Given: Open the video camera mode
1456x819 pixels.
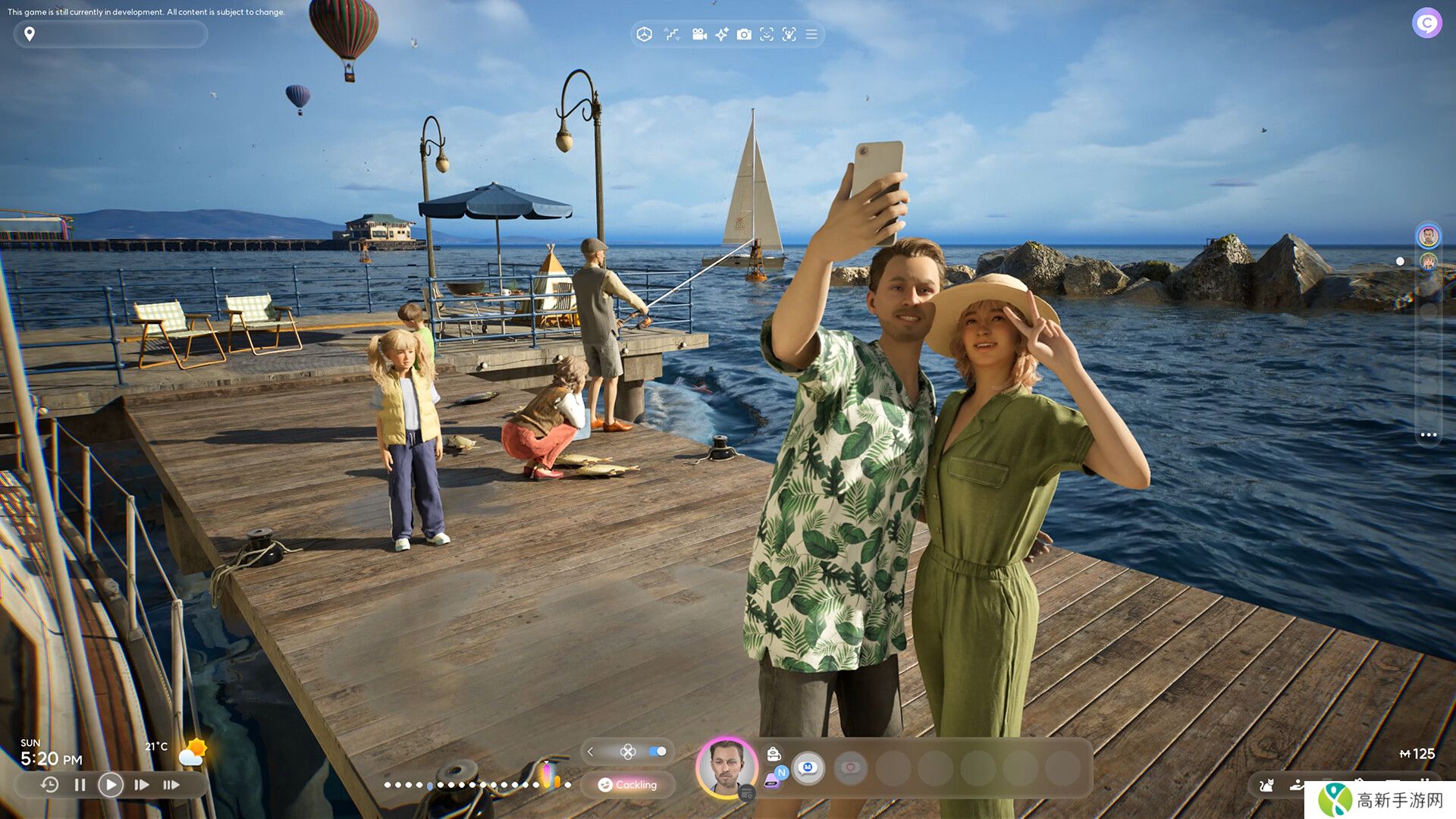Looking at the screenshot, I should click(699, 34).
